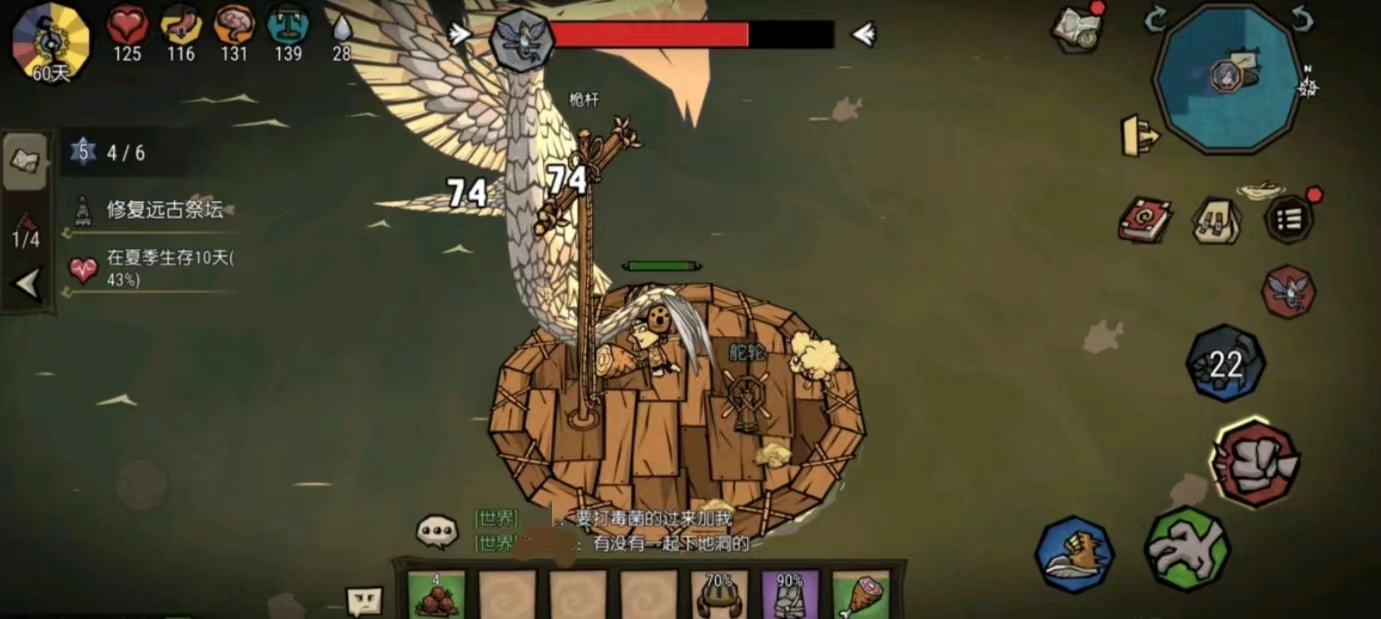Screen dimensions: 1381x619
Task: Rotate camera with left curved arrow
Action: point(1156,18)
